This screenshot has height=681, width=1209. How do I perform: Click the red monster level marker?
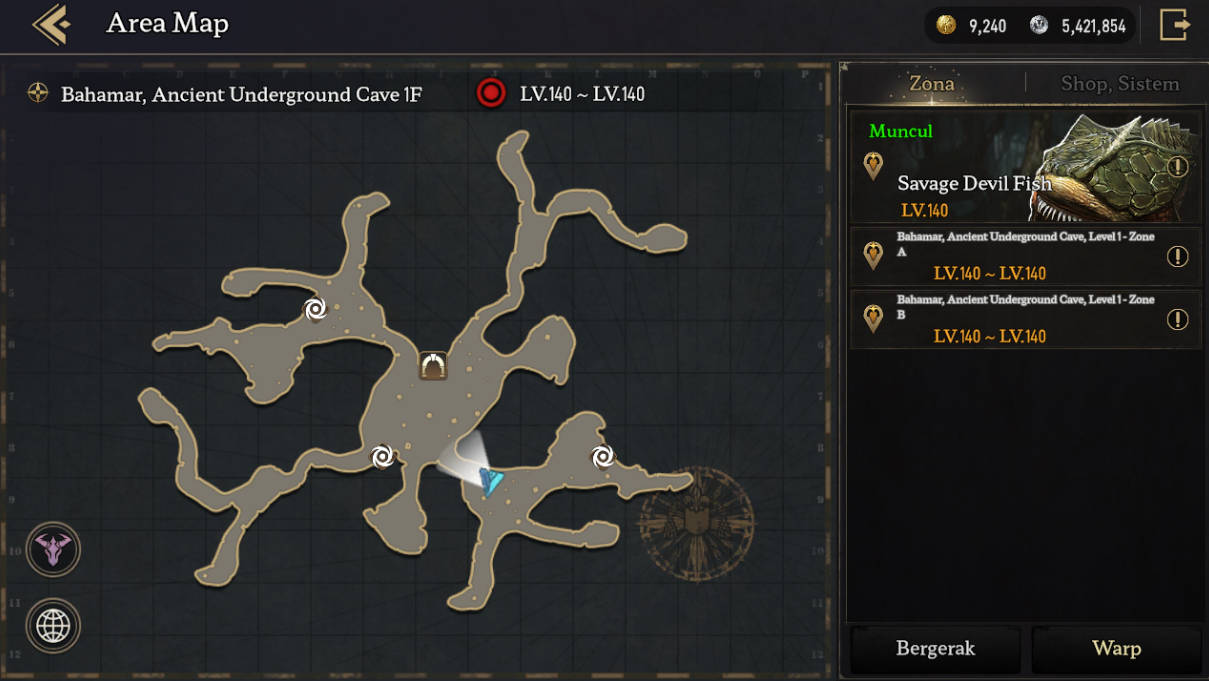coord(491,94)
